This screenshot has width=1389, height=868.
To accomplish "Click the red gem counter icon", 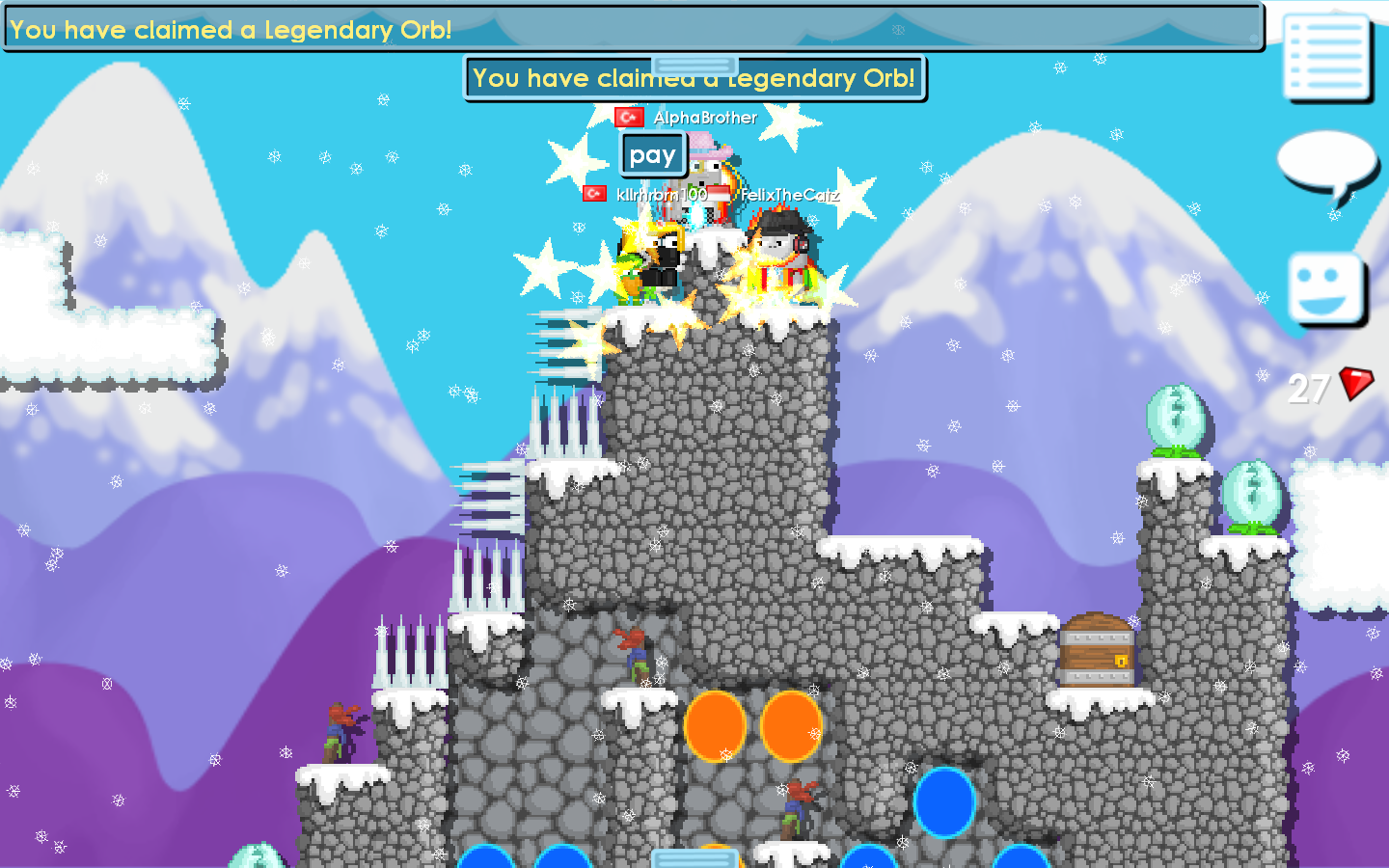I will pos(1356,384).
